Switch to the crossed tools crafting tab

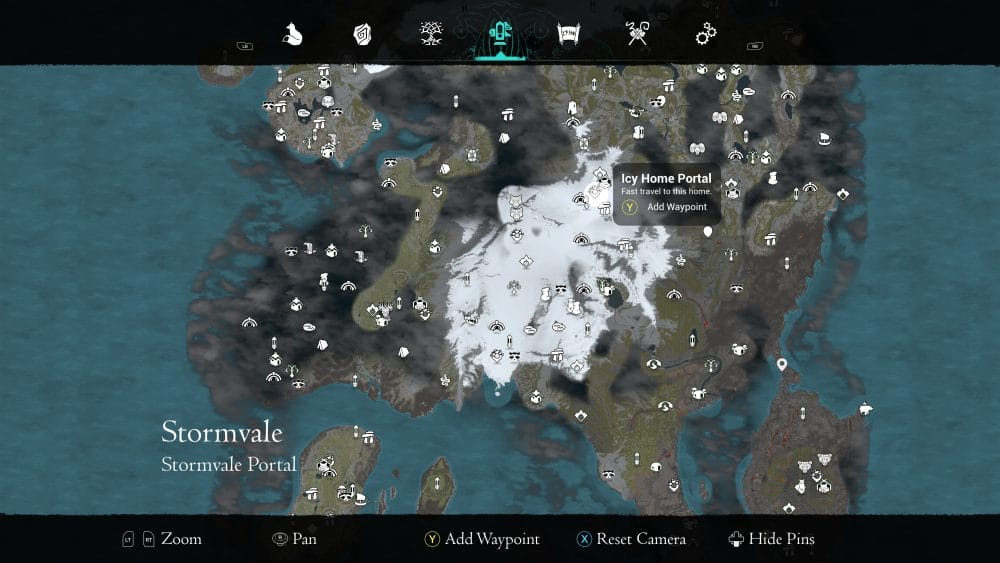[638, 35]
